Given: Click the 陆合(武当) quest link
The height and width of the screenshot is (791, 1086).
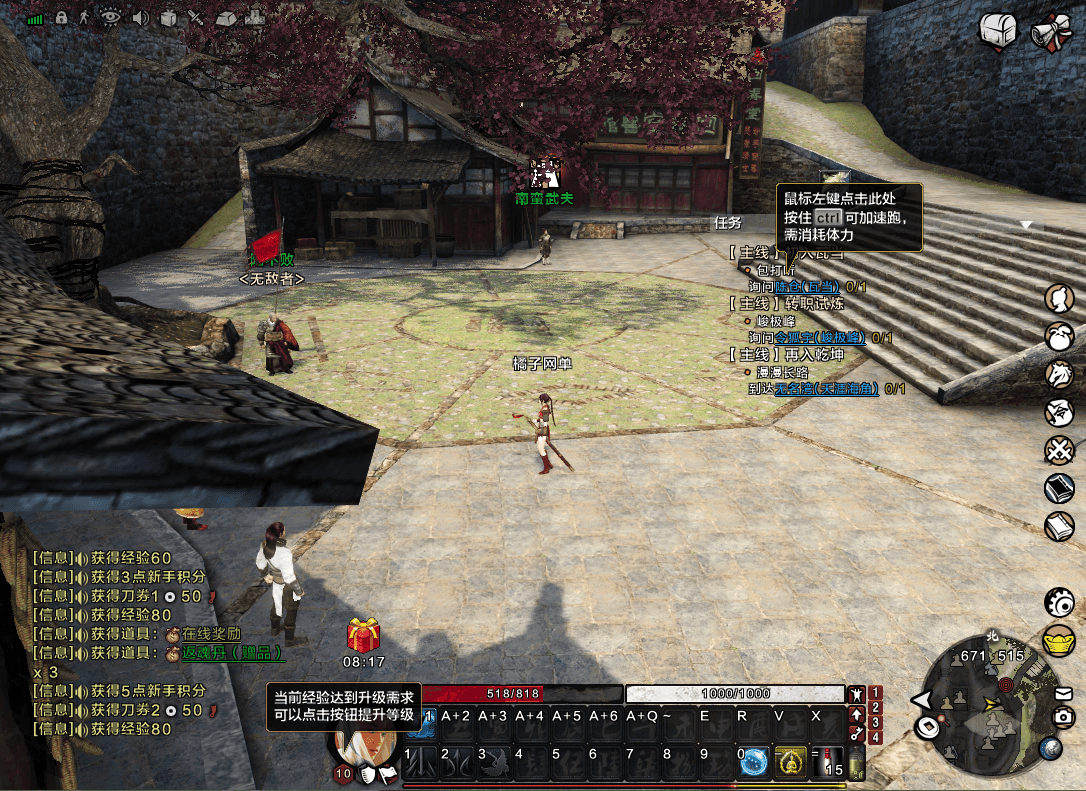Looking at the screenshot, I should tap(808, 286).
